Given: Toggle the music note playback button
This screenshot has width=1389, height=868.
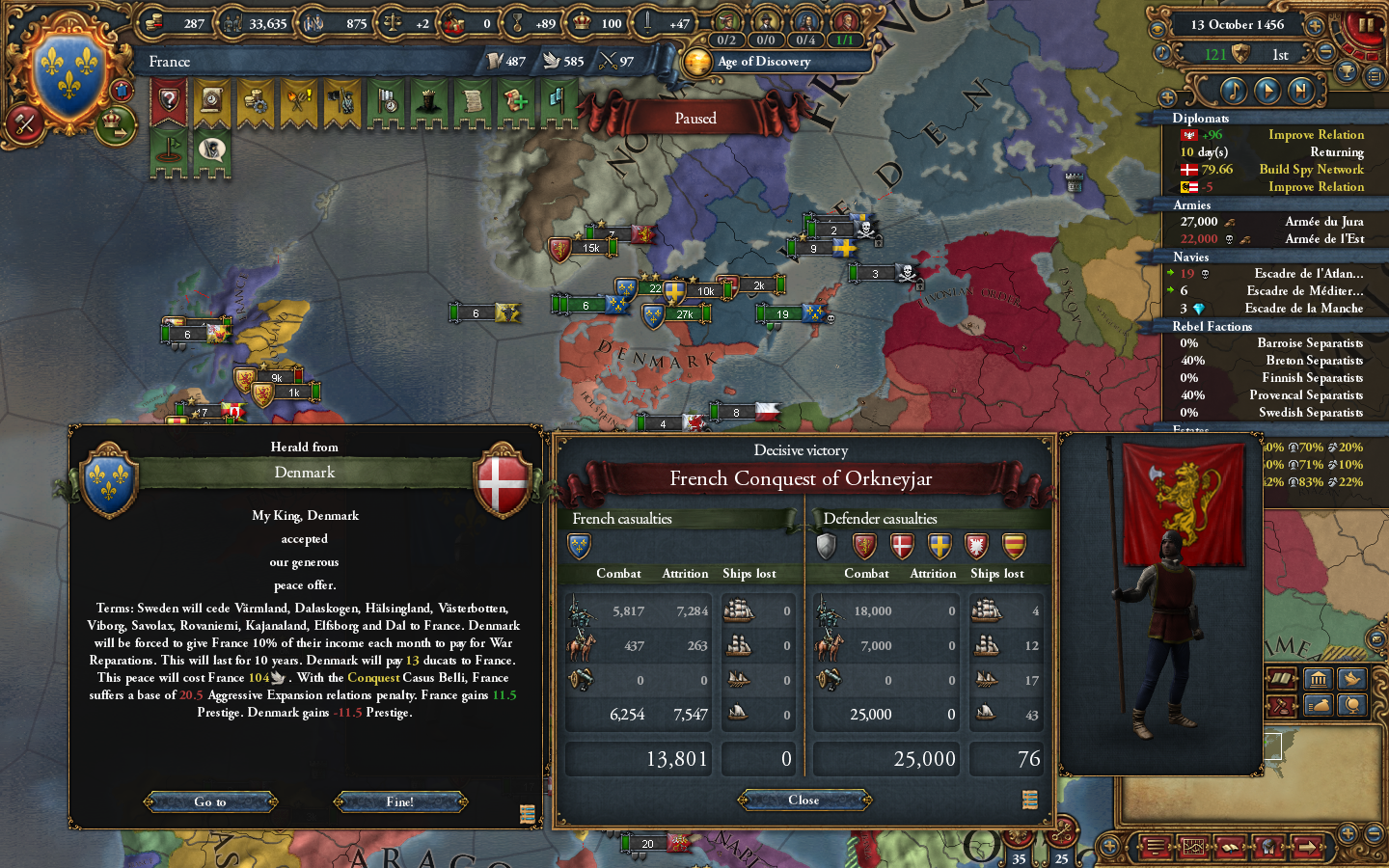Looking at the screenshot, I should (1234, 90).
